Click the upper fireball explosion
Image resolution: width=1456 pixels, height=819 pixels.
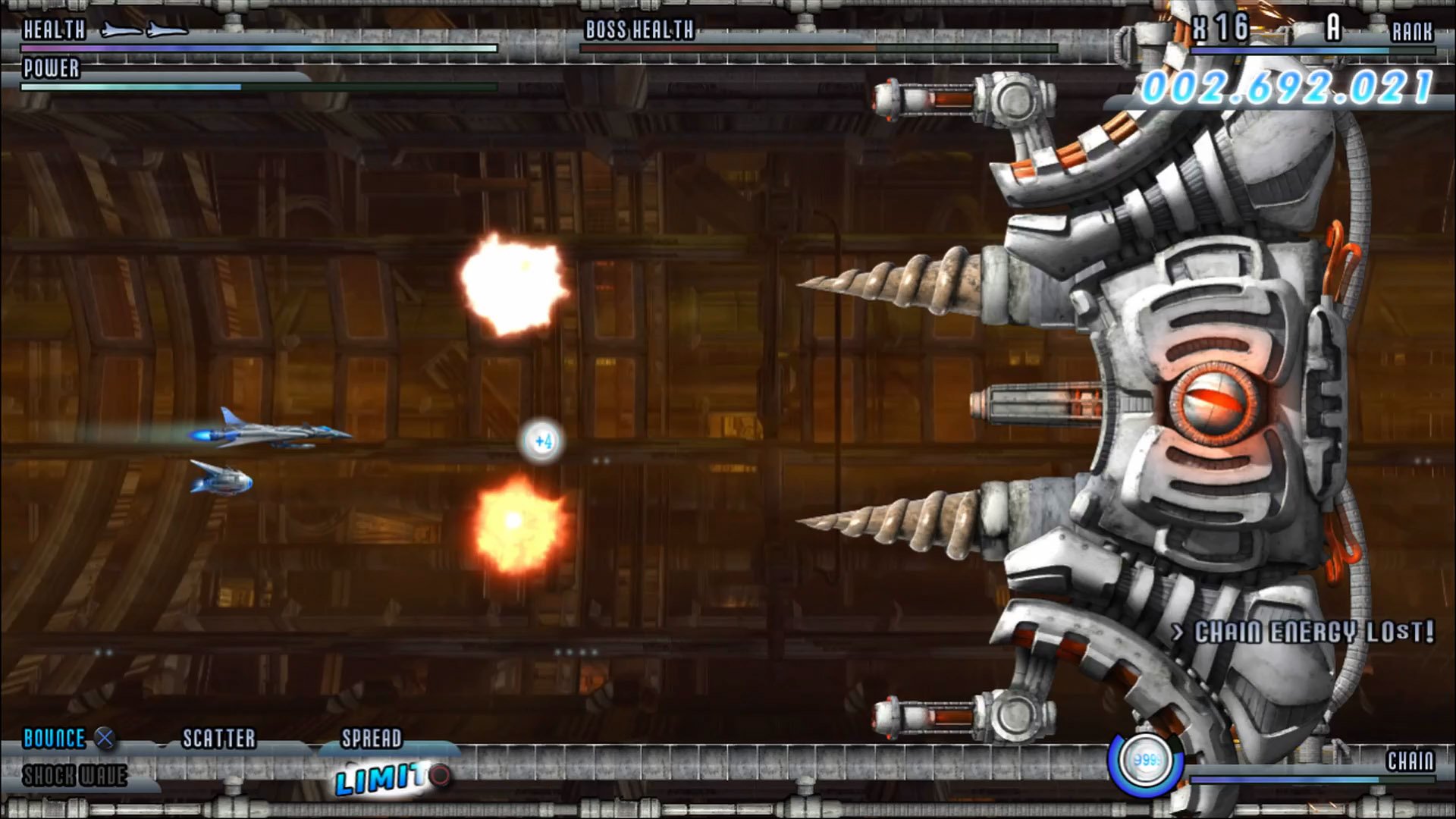[512, 284]
